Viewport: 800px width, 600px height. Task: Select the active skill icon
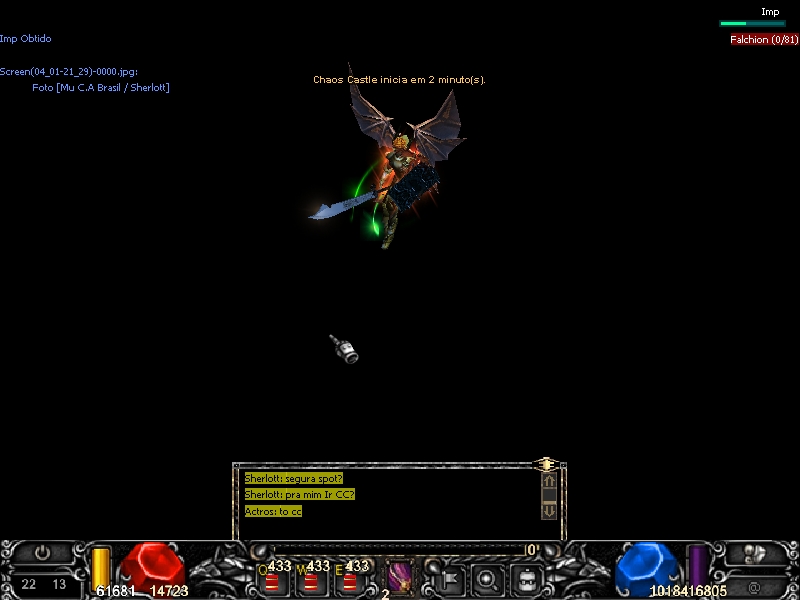(x=399, y=577)
